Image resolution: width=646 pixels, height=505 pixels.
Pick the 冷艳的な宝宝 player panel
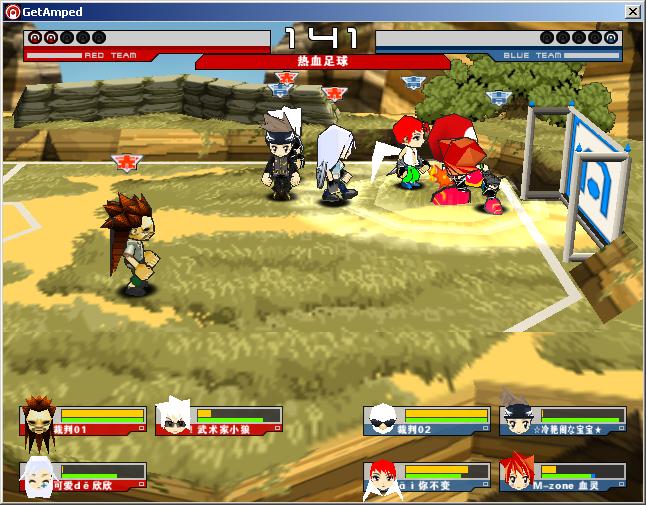[563, 420]
